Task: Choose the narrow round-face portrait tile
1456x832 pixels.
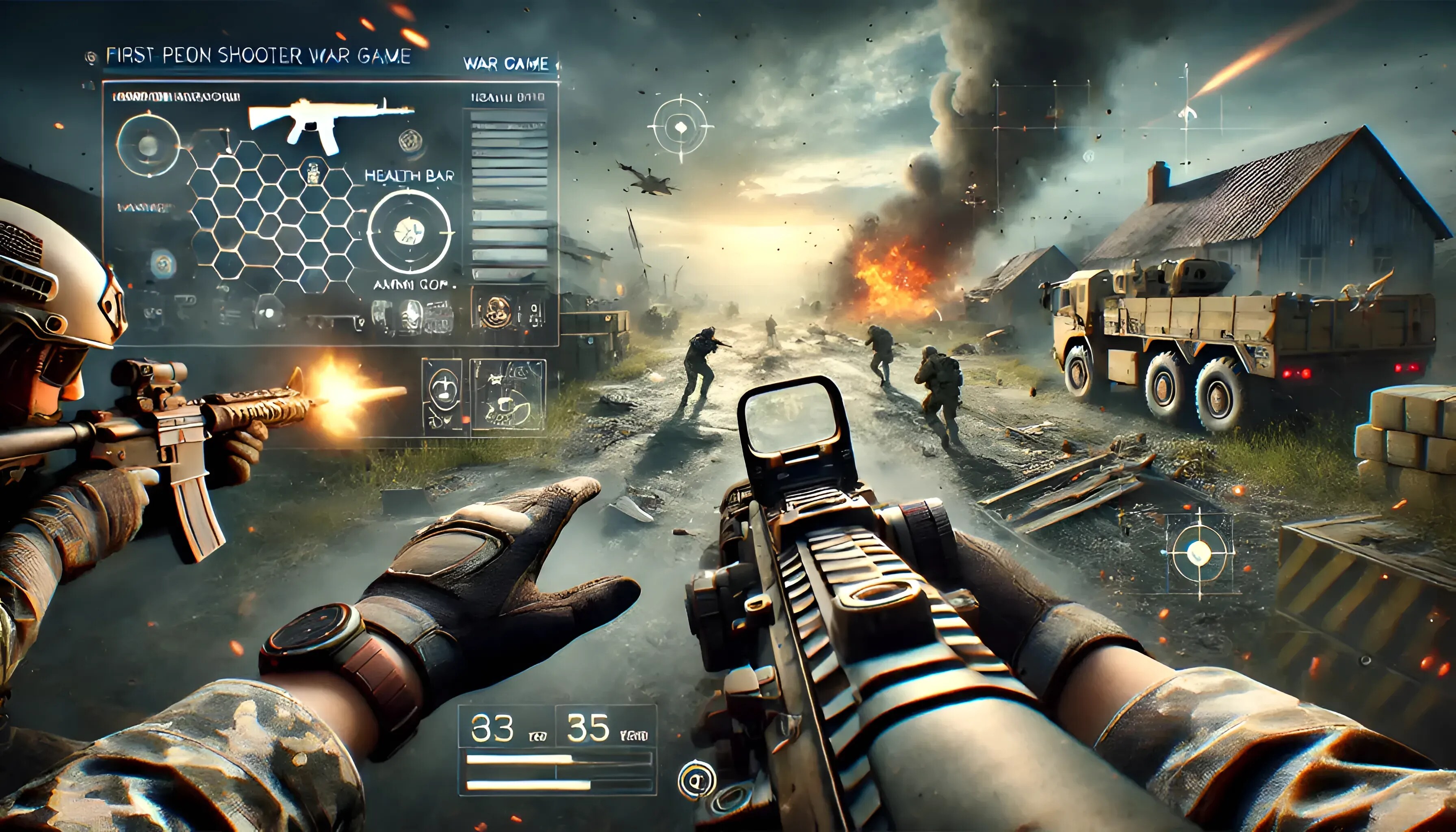Action: tap(442, 394)
